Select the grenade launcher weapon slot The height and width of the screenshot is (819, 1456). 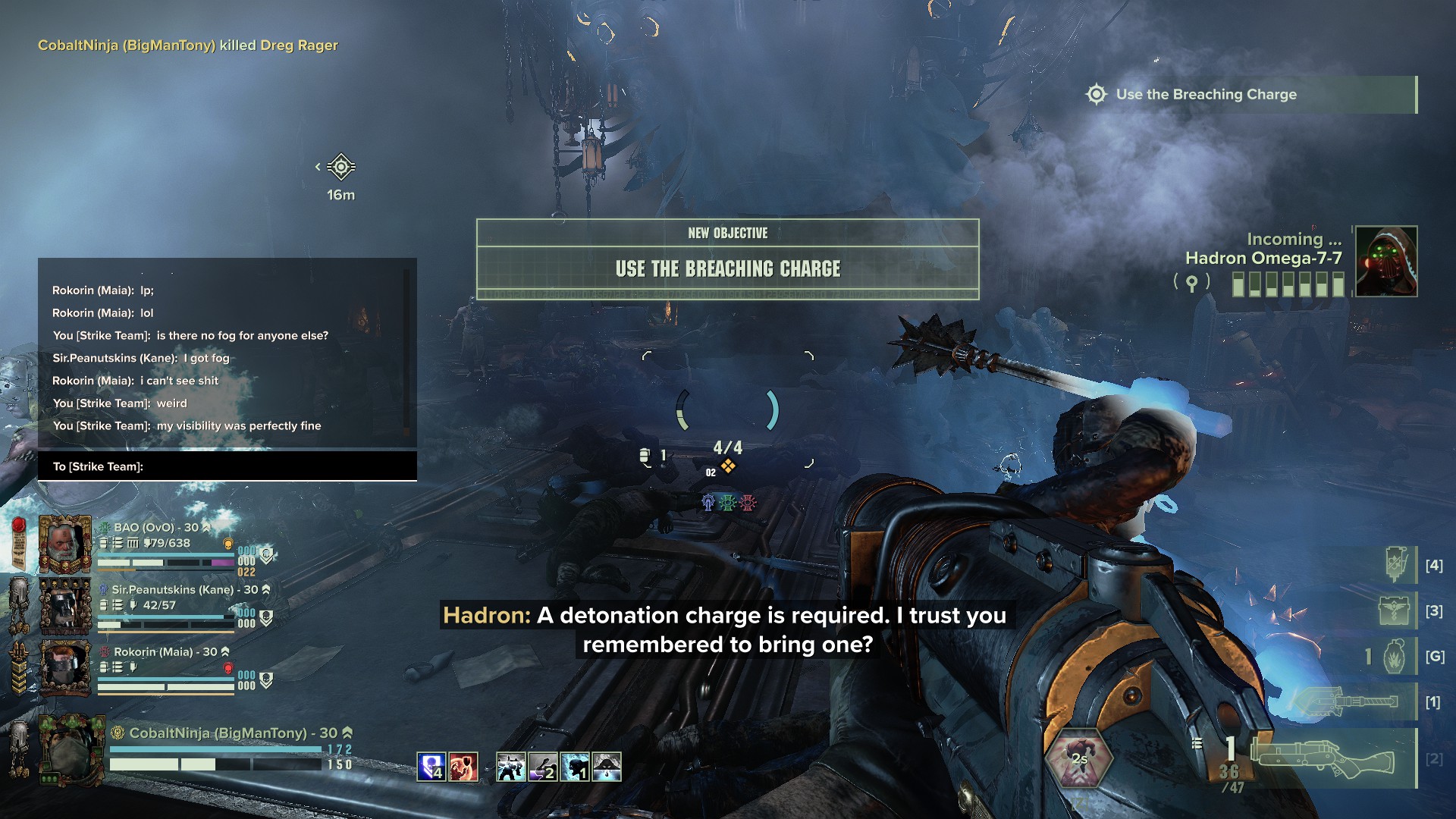(1323, 758)
